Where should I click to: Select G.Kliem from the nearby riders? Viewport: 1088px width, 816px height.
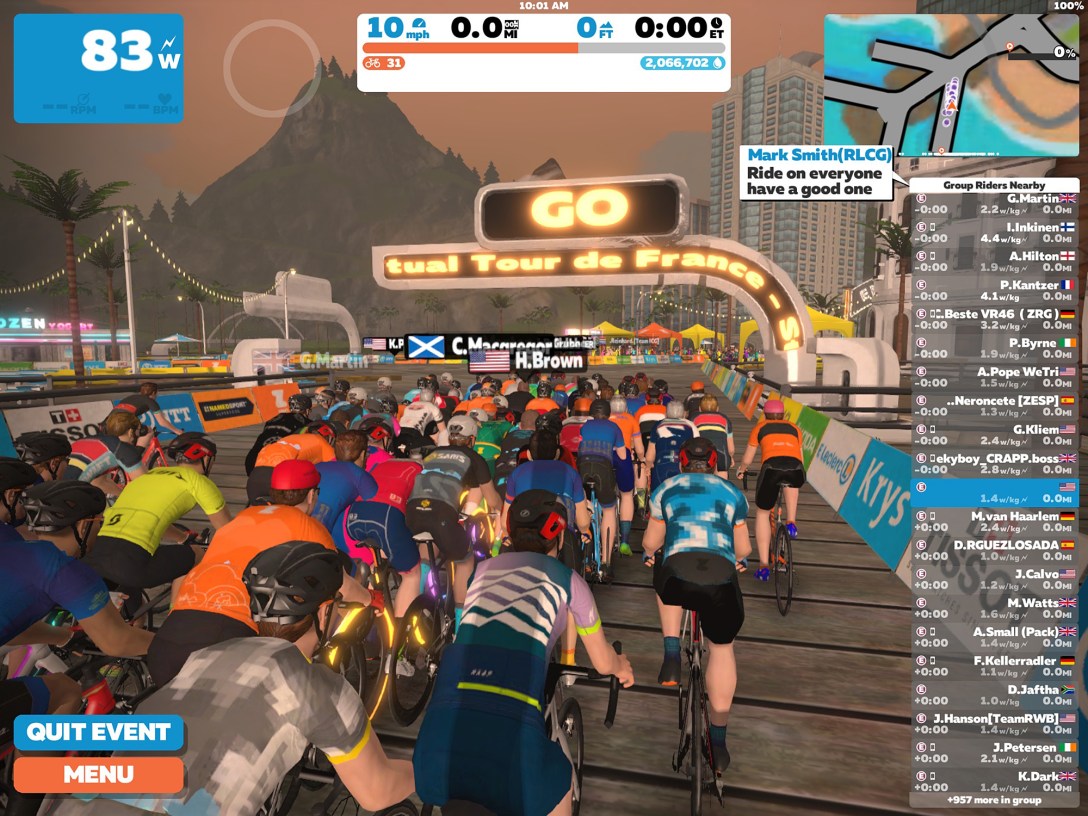(x=994, y=435)
